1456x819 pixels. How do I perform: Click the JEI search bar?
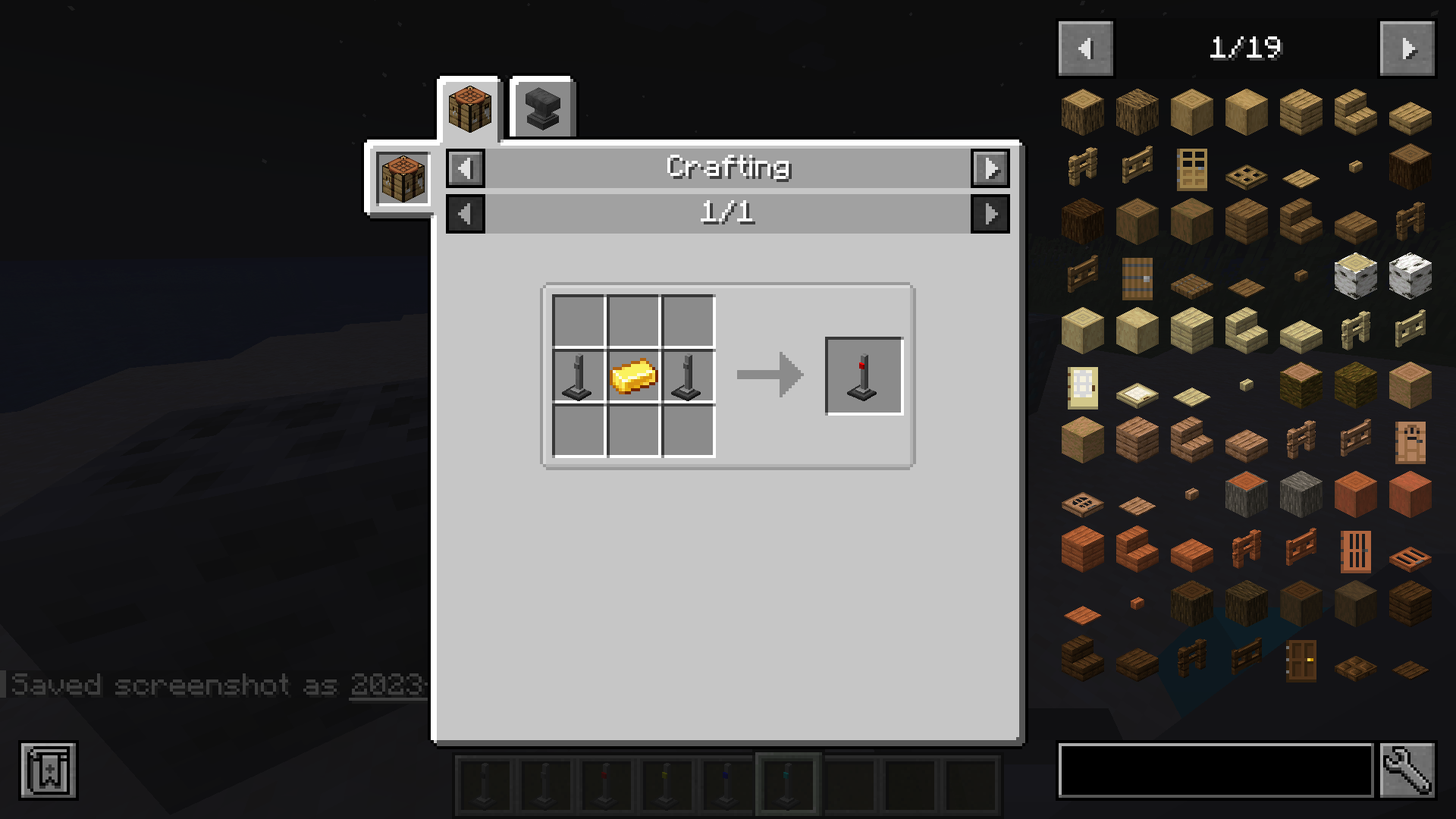[x=1213, y=768]
